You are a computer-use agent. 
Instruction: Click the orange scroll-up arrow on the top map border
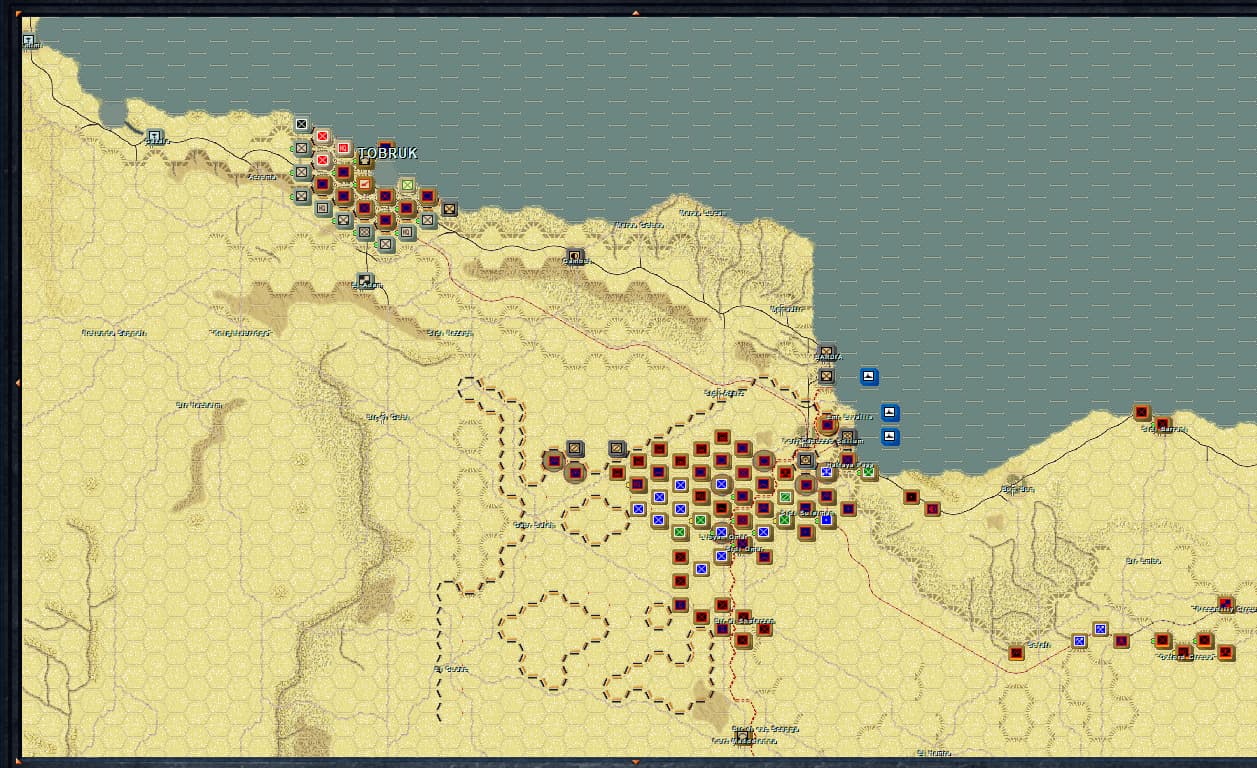click(634, 12)
